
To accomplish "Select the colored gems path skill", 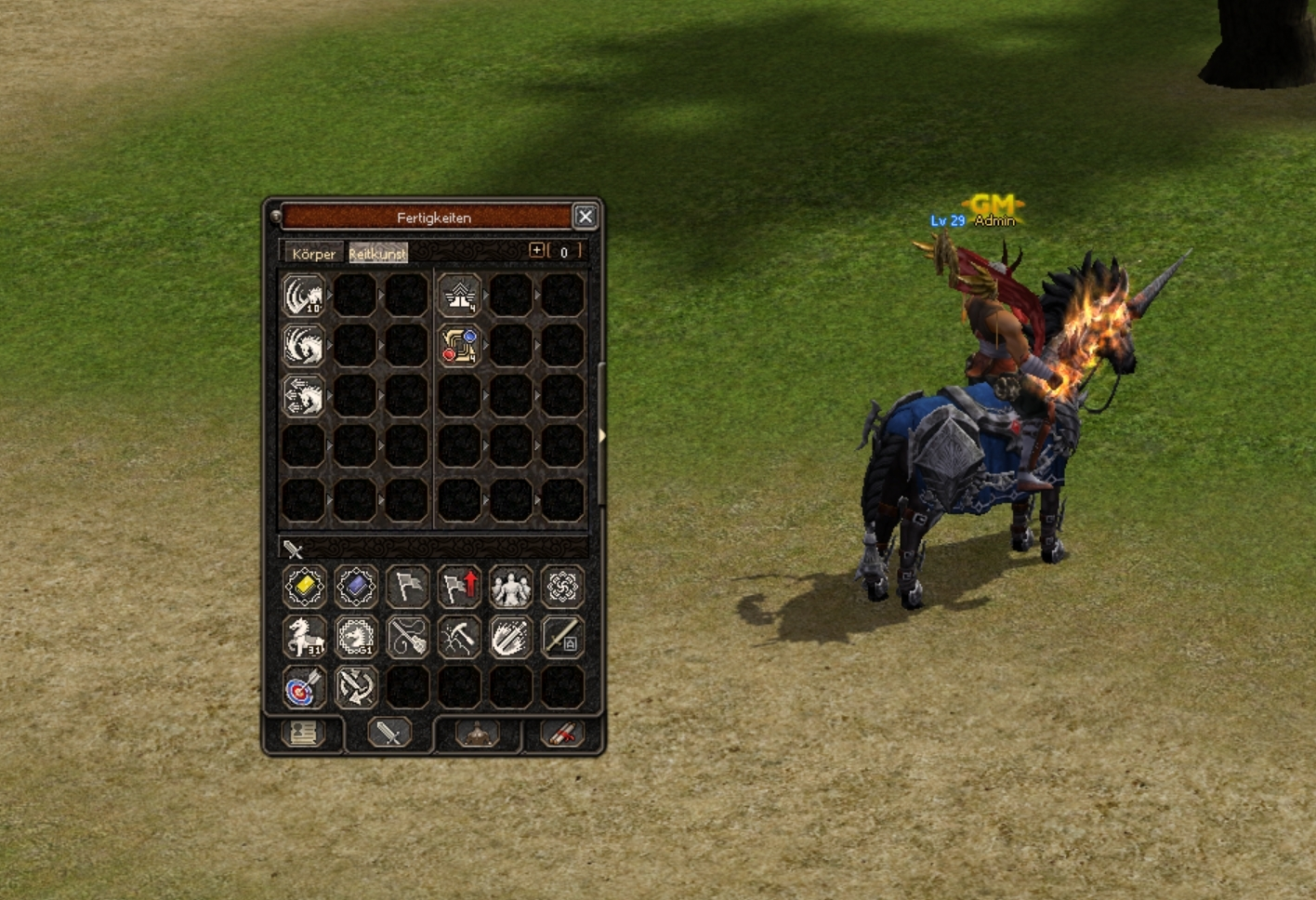I will click(x=459, y=345).
